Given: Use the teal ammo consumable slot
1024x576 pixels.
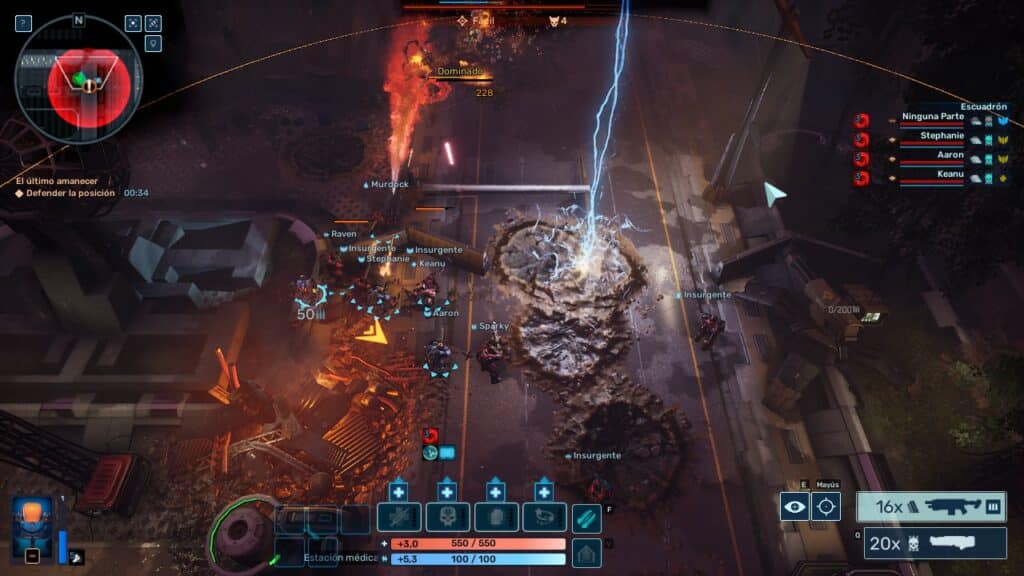Looking at the screenshot, I should click(x=586, y=517).
